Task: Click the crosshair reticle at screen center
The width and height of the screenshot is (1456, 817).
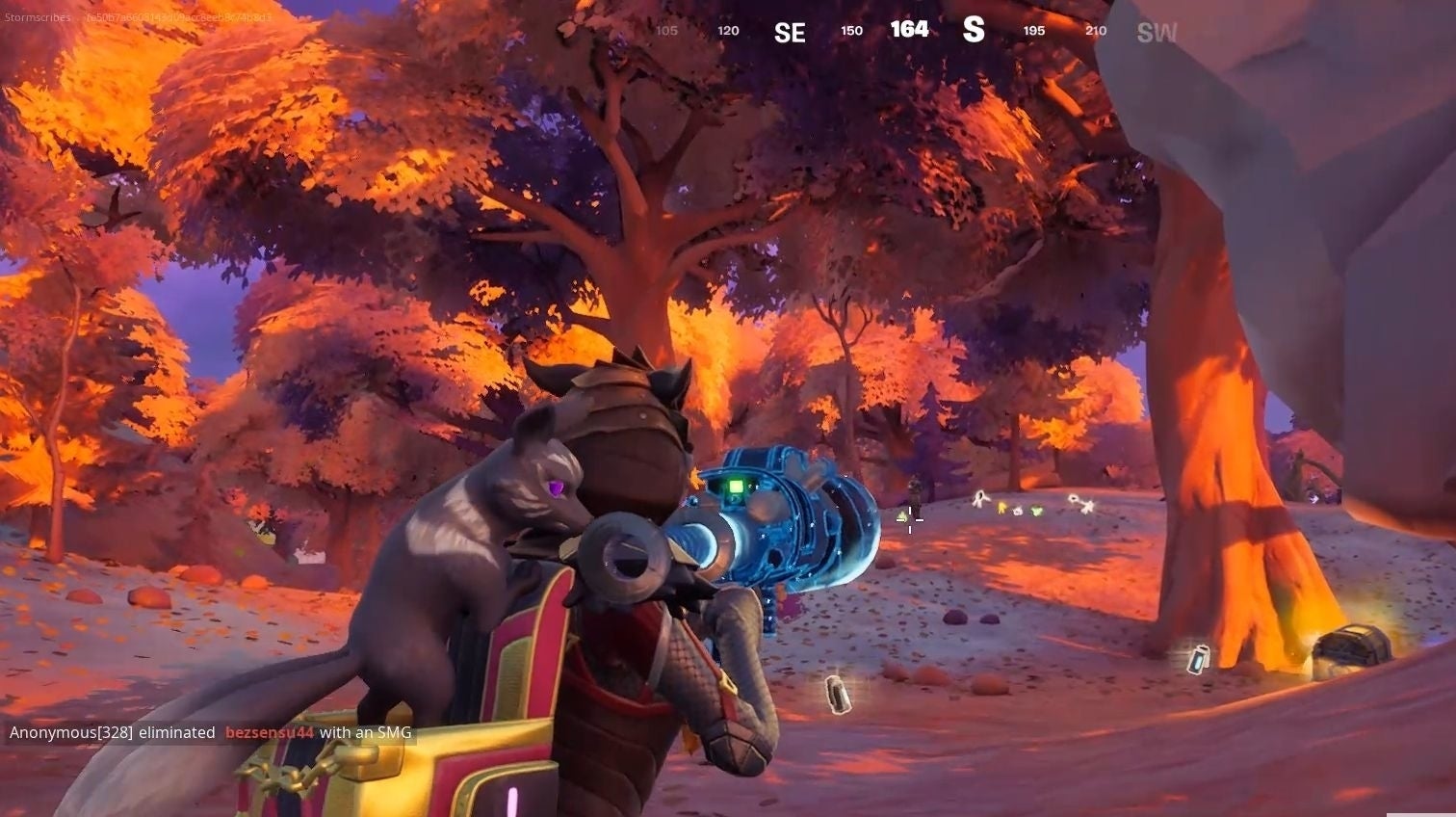Action: [x=910, y=520]
